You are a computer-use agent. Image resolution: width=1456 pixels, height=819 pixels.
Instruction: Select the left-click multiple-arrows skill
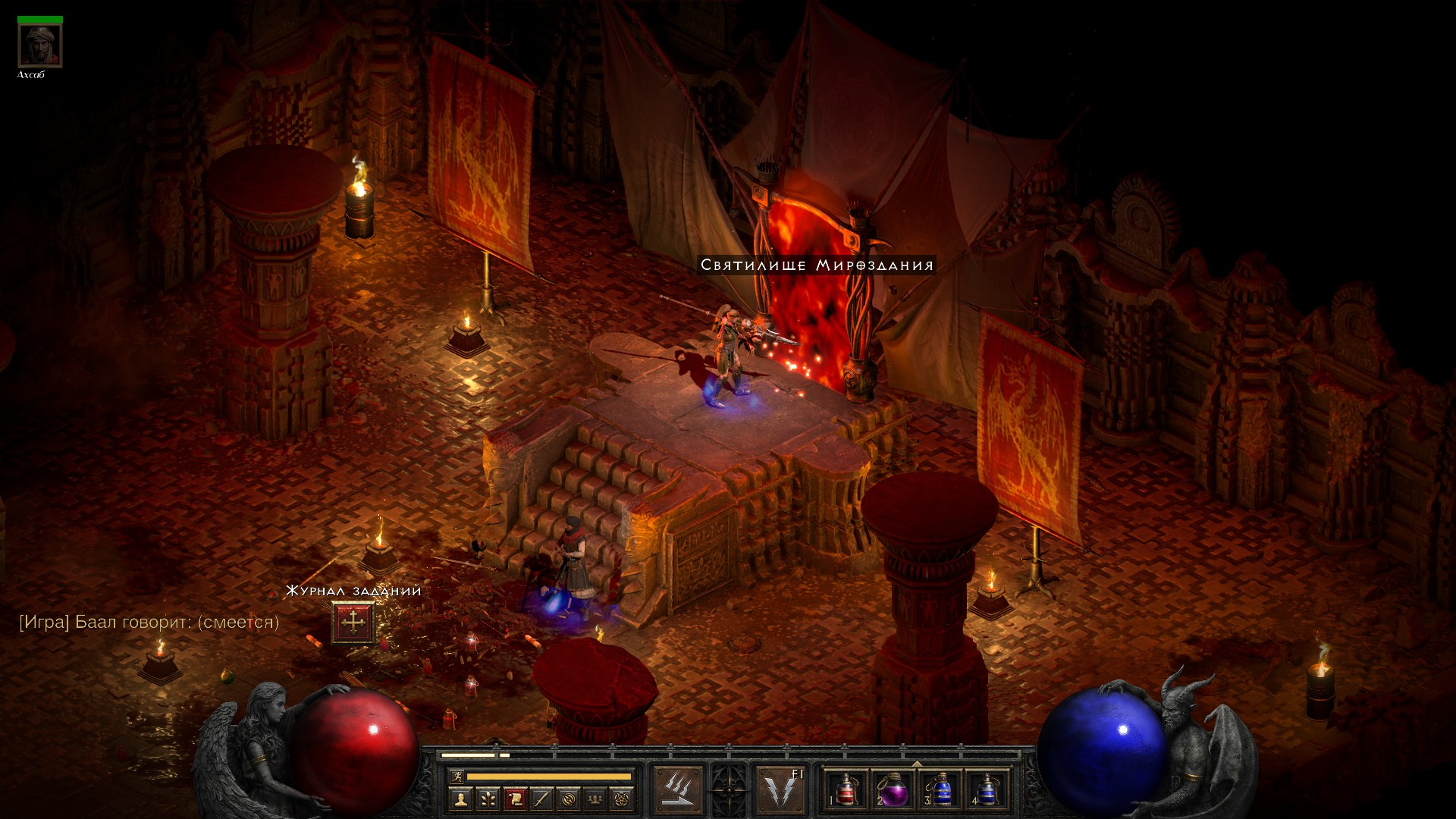tap(678, 789)
